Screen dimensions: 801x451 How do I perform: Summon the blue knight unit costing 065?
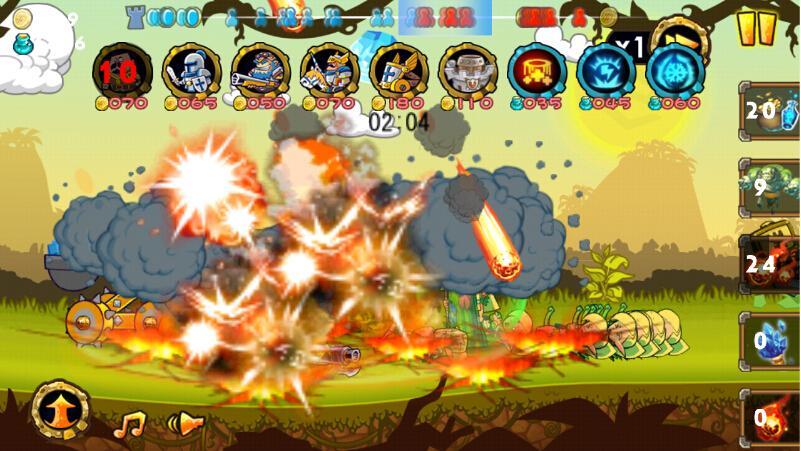click(x=192, y=70)
